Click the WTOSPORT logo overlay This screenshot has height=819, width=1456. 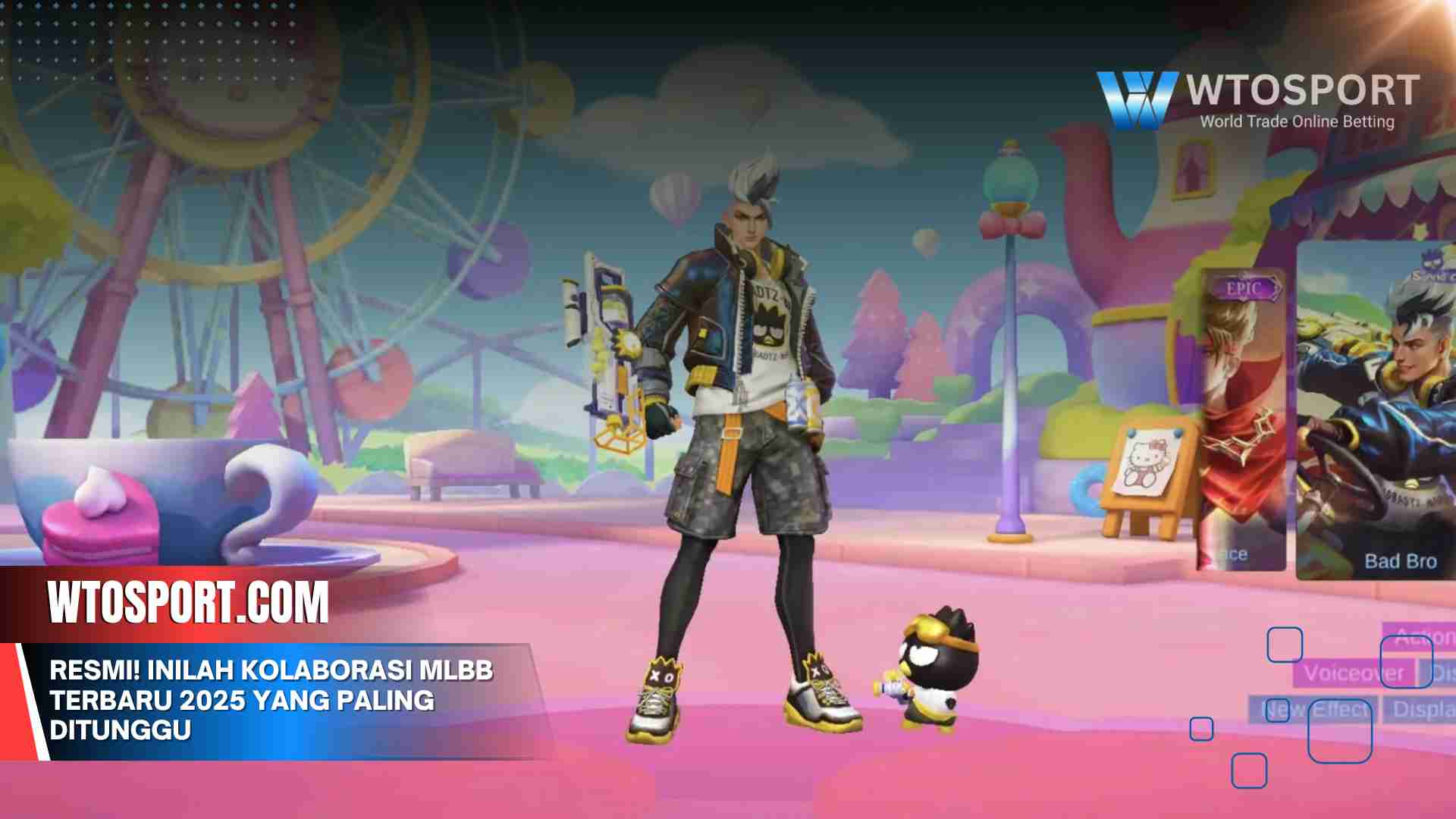click(1258, 100)
